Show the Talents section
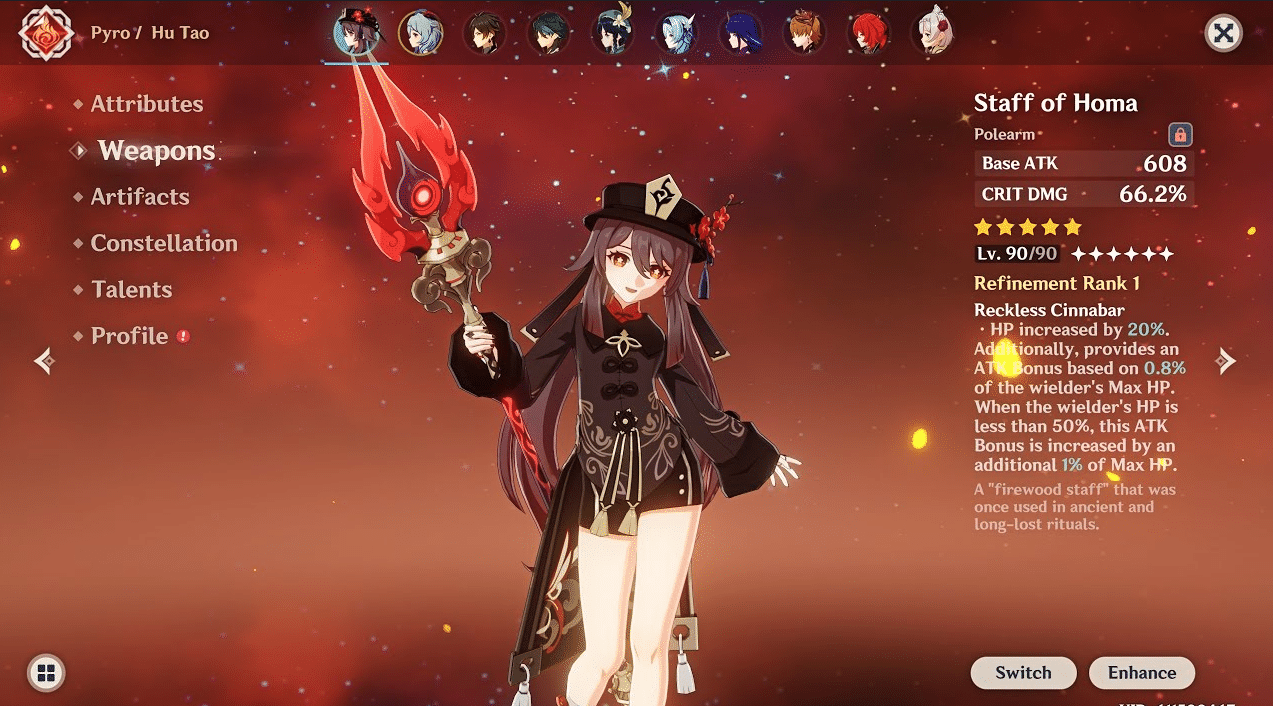This screenshot has width=1273, height=706. tap(131, 290)
